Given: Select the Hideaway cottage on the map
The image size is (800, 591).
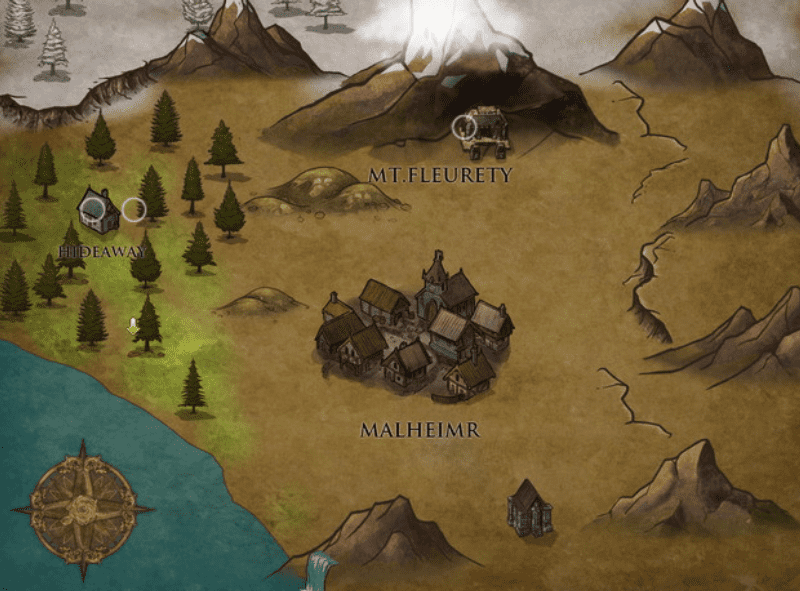Looking at the screenshot, I should click(x=97, y=209).
